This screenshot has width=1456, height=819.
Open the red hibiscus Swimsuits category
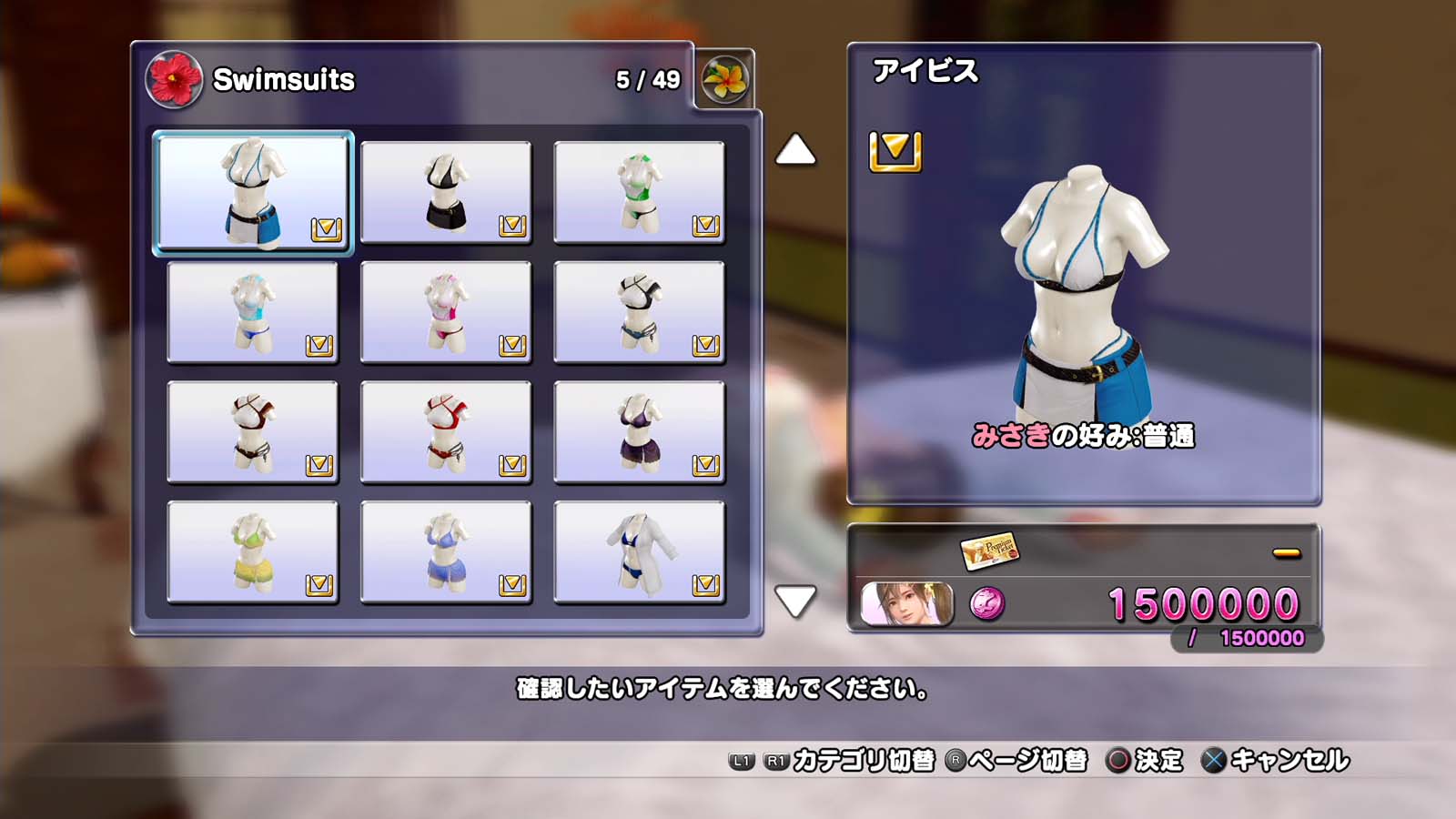coord(174,79)
